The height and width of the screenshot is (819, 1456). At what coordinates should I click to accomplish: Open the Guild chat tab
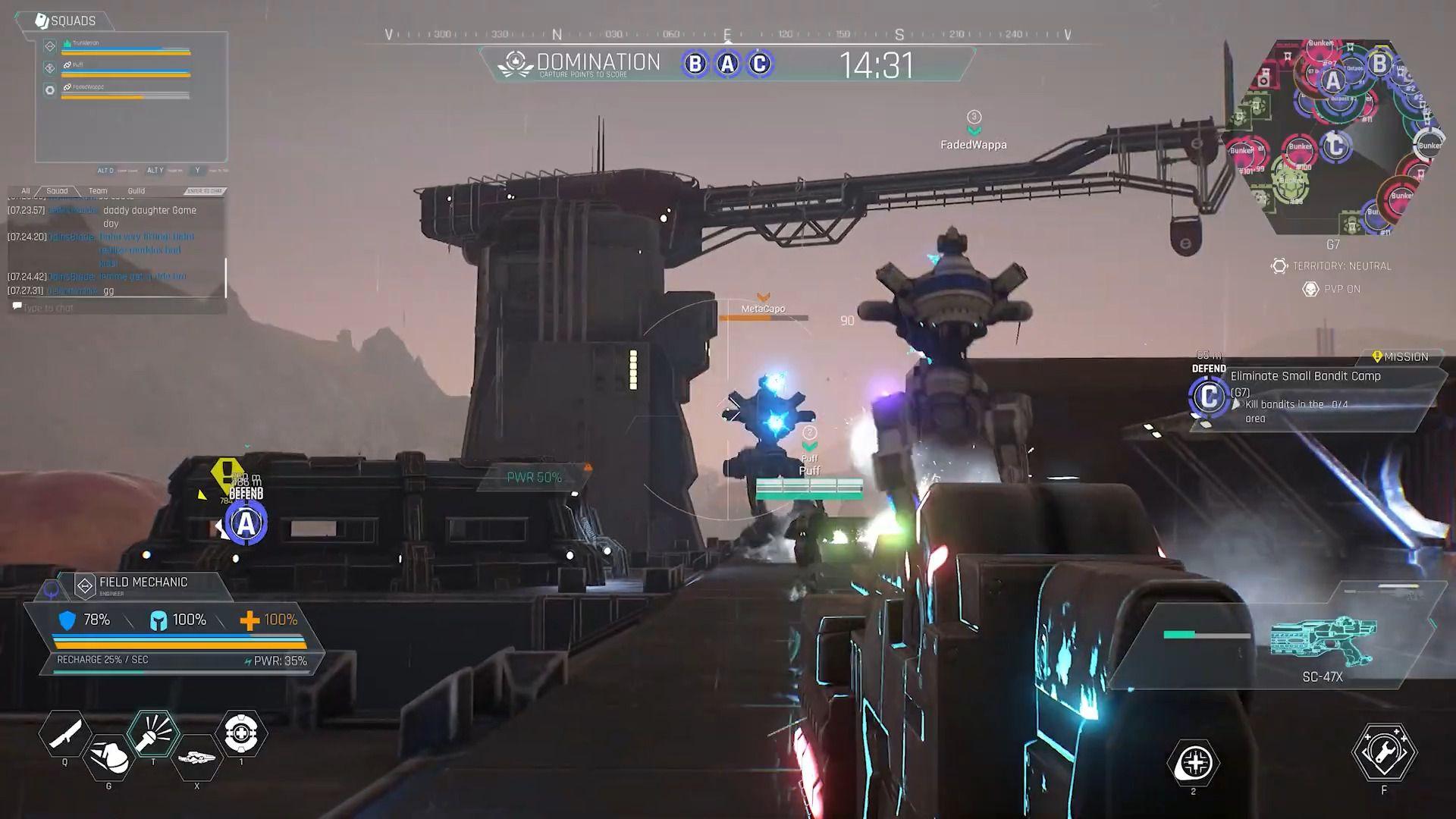click(135, 190)
